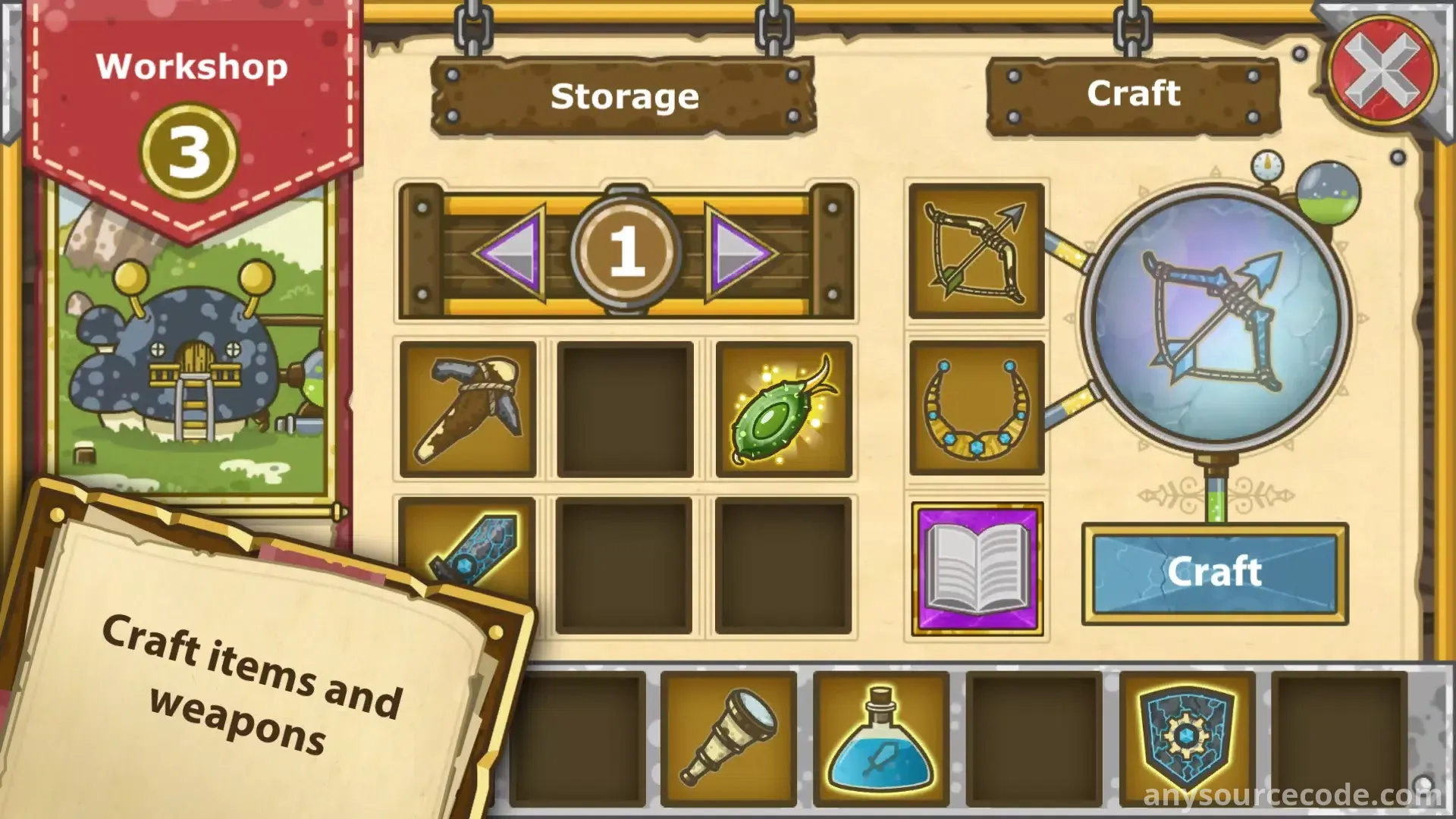Select the Craft panel header
This screenshot has width=1456, height=819.
1133,95
